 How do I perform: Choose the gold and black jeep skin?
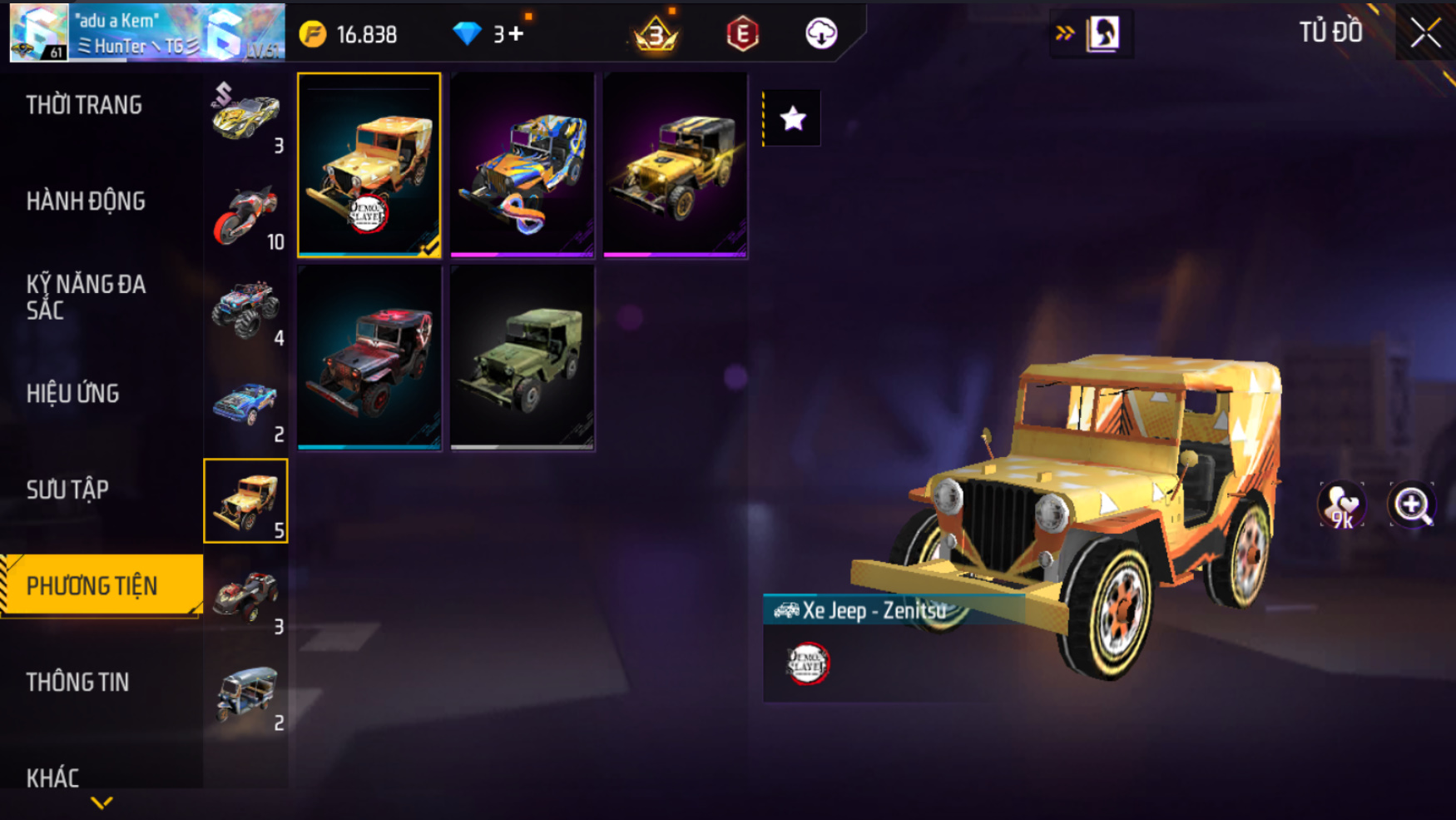(x=675, y=165)
